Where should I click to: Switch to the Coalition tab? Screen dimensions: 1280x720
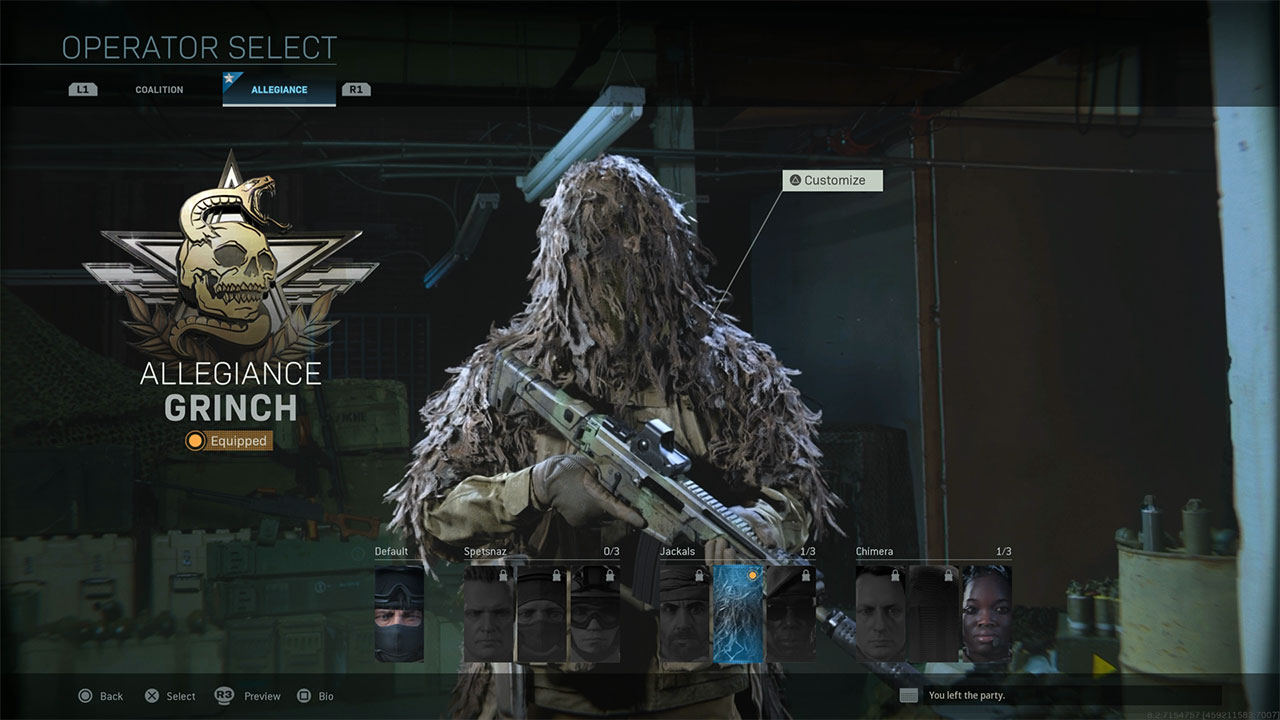(x=157, y=89)
